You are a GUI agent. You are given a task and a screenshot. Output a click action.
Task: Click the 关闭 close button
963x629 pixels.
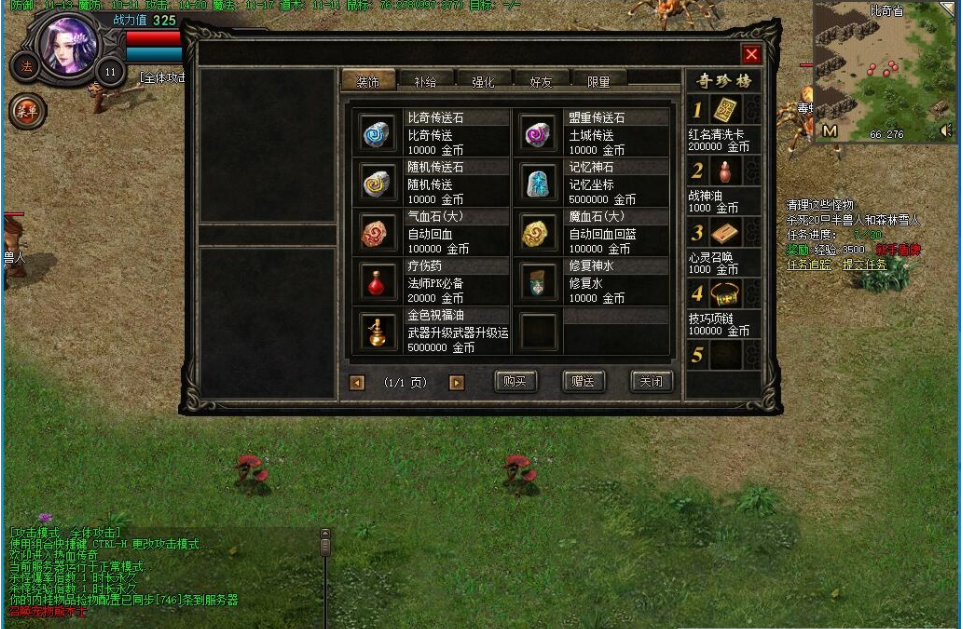tap(650, 381)
